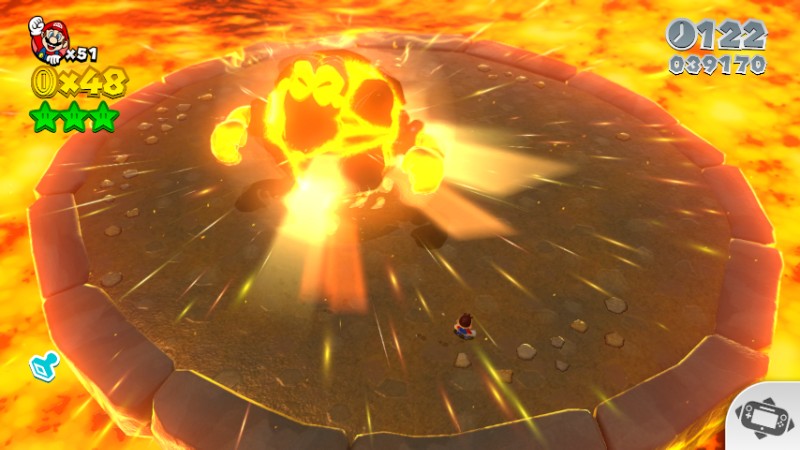Select the cyan stamp icon
Screen dimensions: 800x450
[x=45, y=366]
